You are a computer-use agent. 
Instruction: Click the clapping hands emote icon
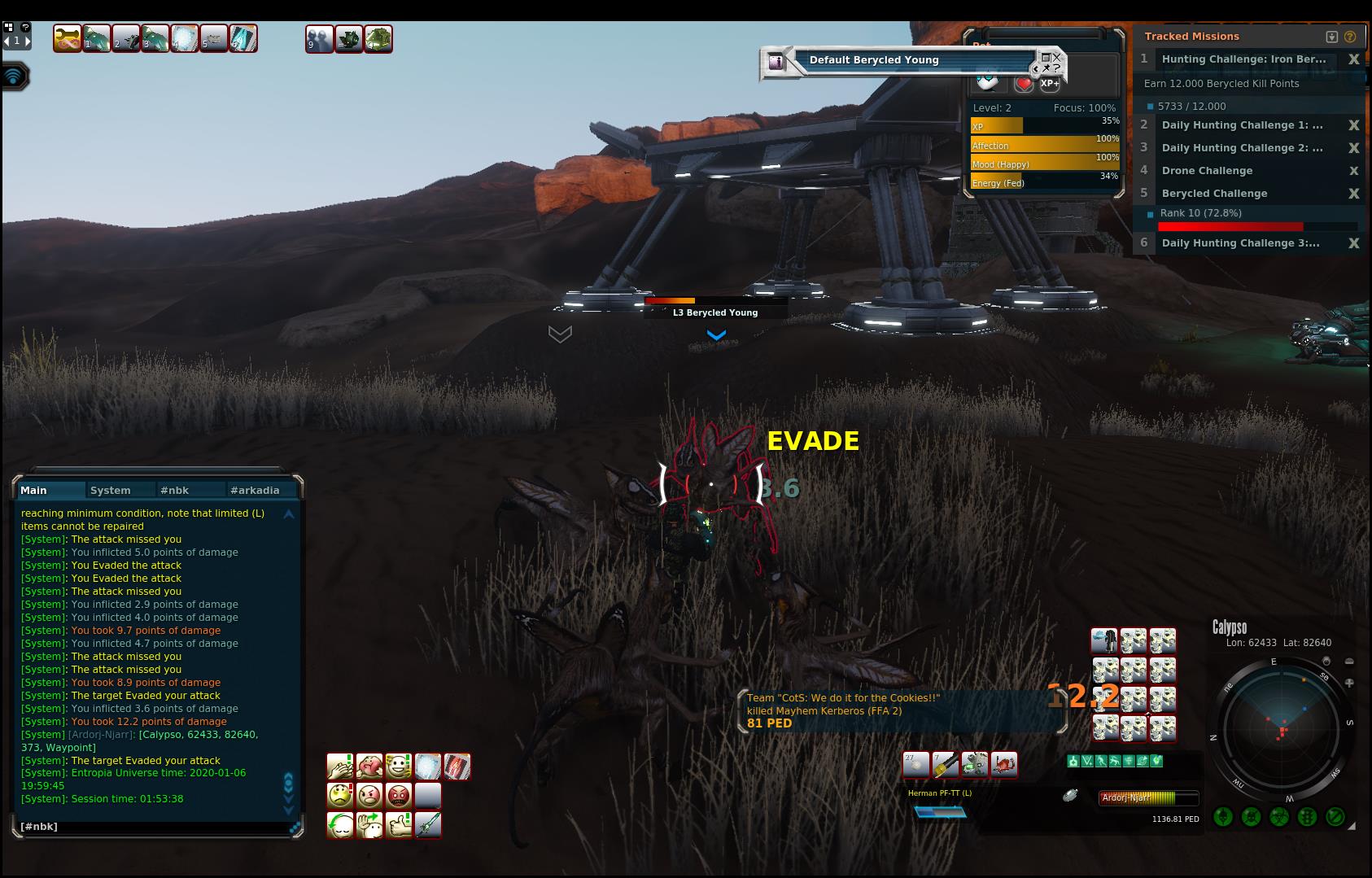340,767
